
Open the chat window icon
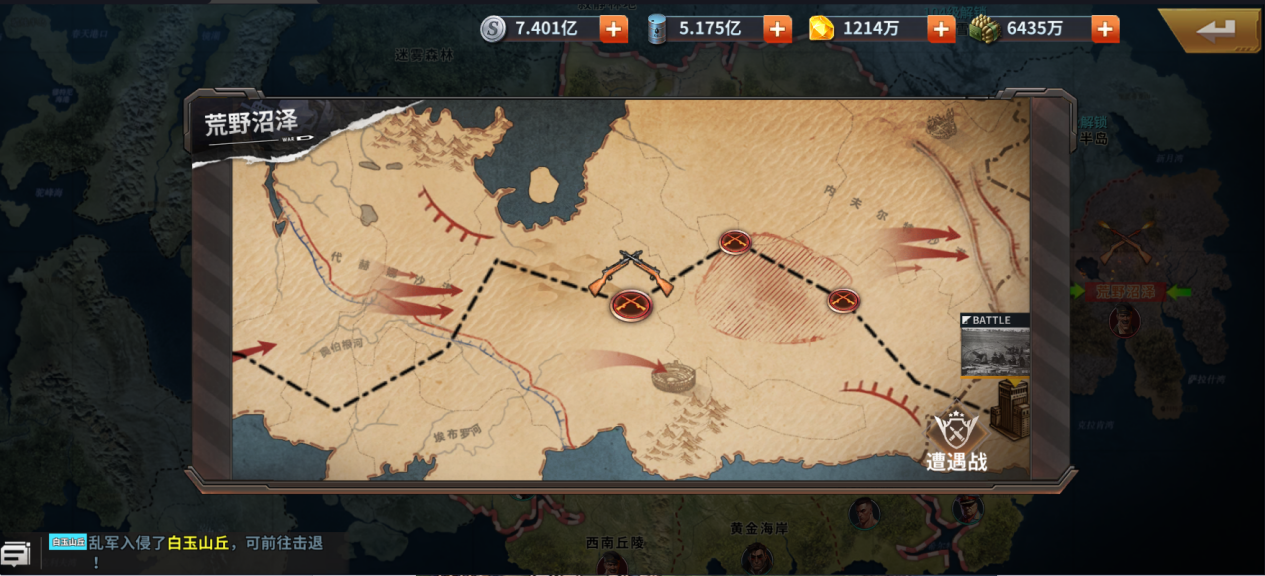coord(15,553)
